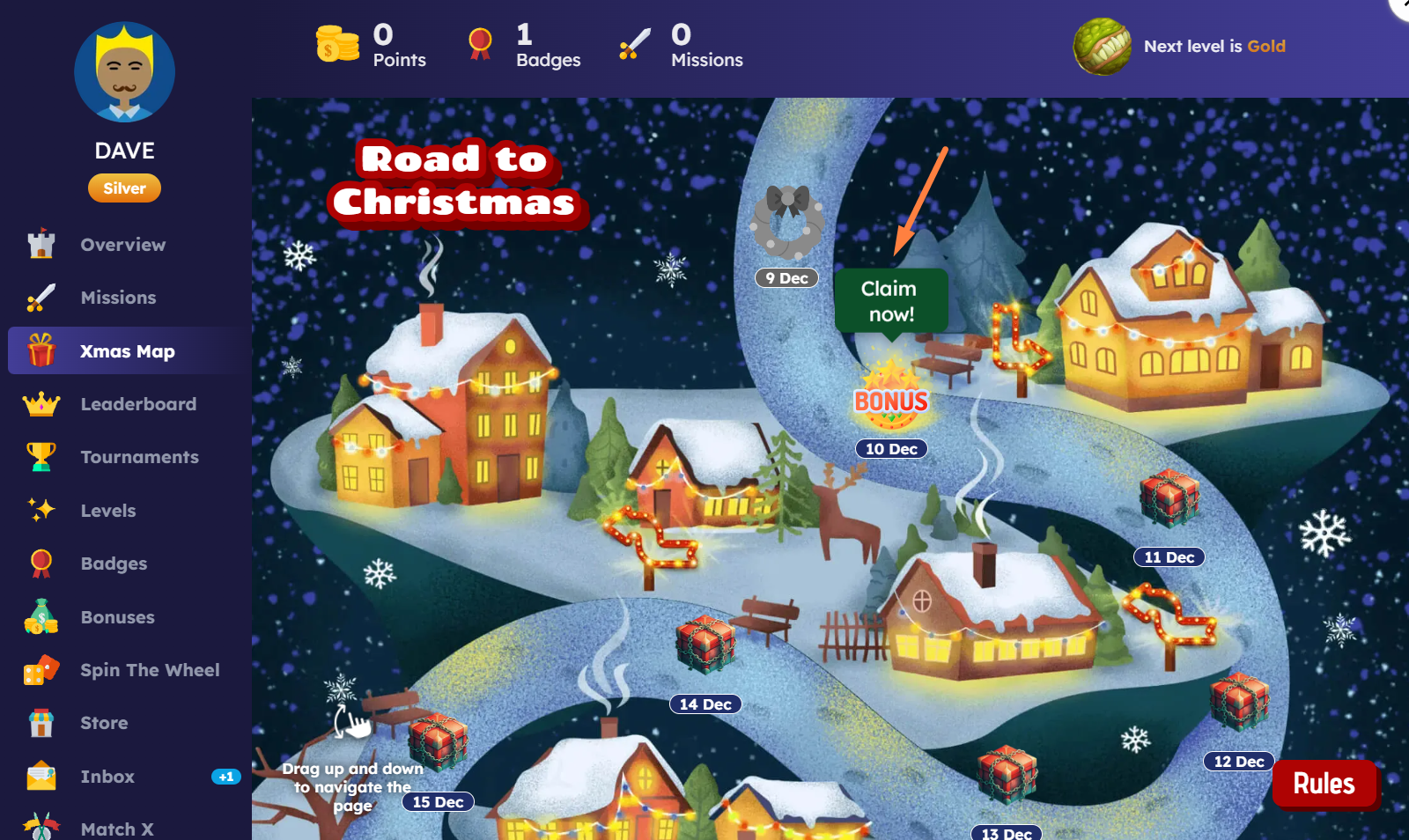Viewport: 1409px width, 840px height.
Task: Open the Leaderboard
Action: click(138, 404)
